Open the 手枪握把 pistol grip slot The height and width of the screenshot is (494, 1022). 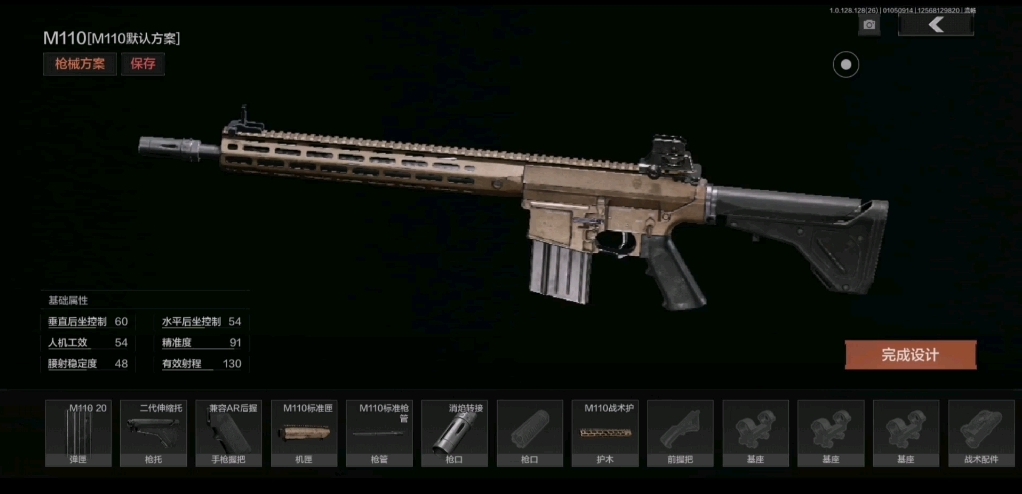click(x=228, y=433)
